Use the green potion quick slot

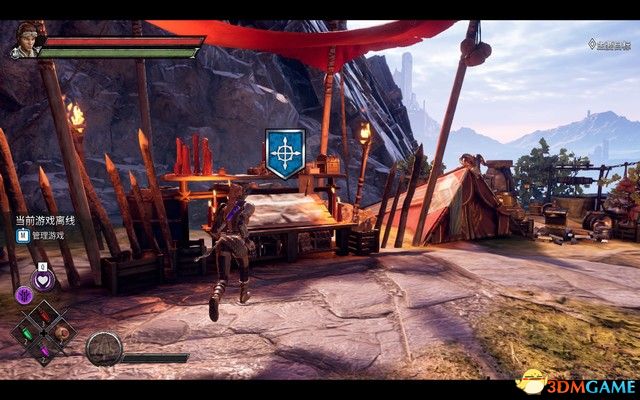coord(27,334)
